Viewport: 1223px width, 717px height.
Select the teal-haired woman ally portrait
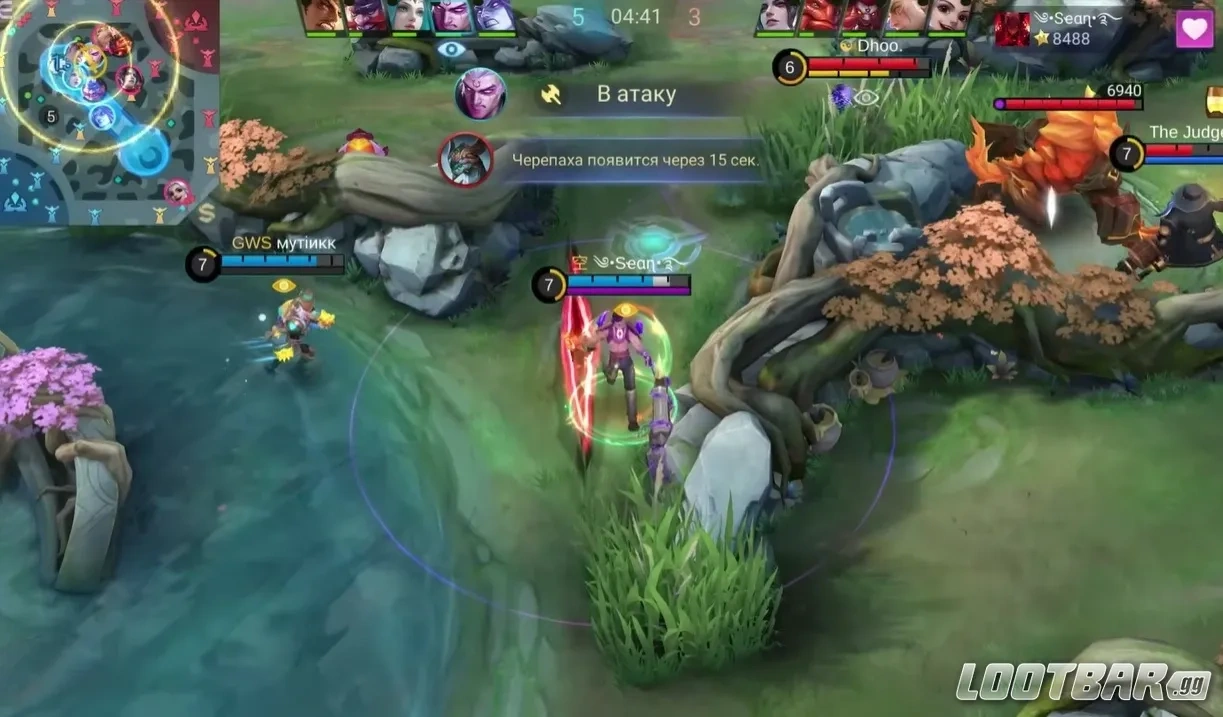coord(408,15)
